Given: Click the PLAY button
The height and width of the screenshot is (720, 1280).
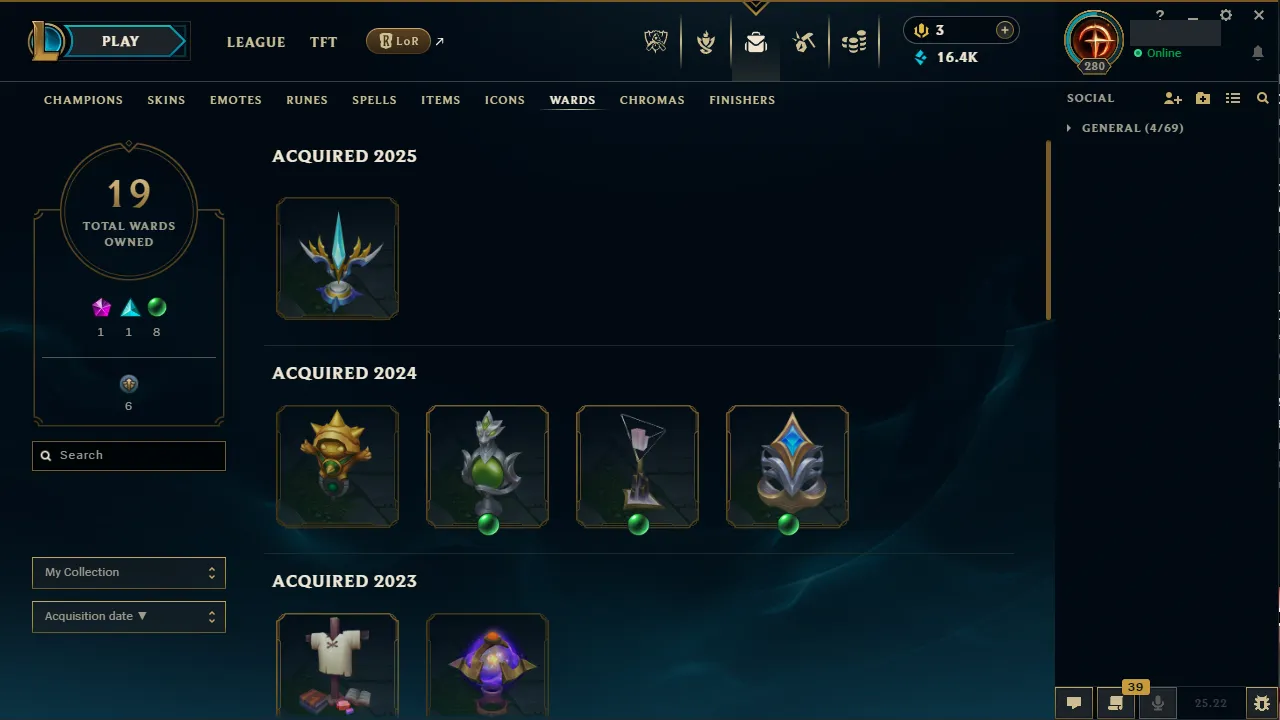Looking at the screenshot, I should pos(120,41).
